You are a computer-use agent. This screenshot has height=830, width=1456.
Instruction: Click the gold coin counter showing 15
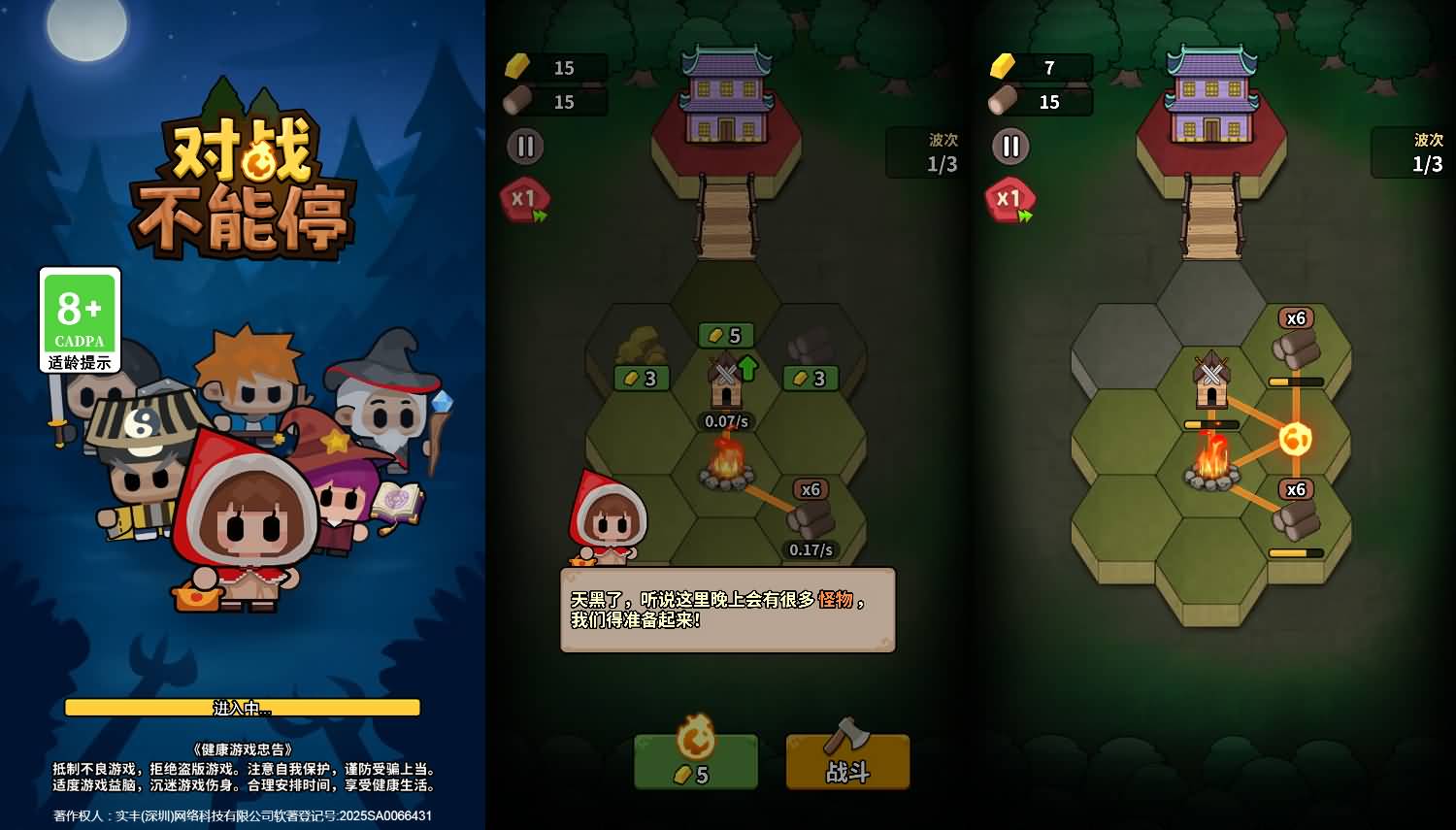(x=553, y=67)
